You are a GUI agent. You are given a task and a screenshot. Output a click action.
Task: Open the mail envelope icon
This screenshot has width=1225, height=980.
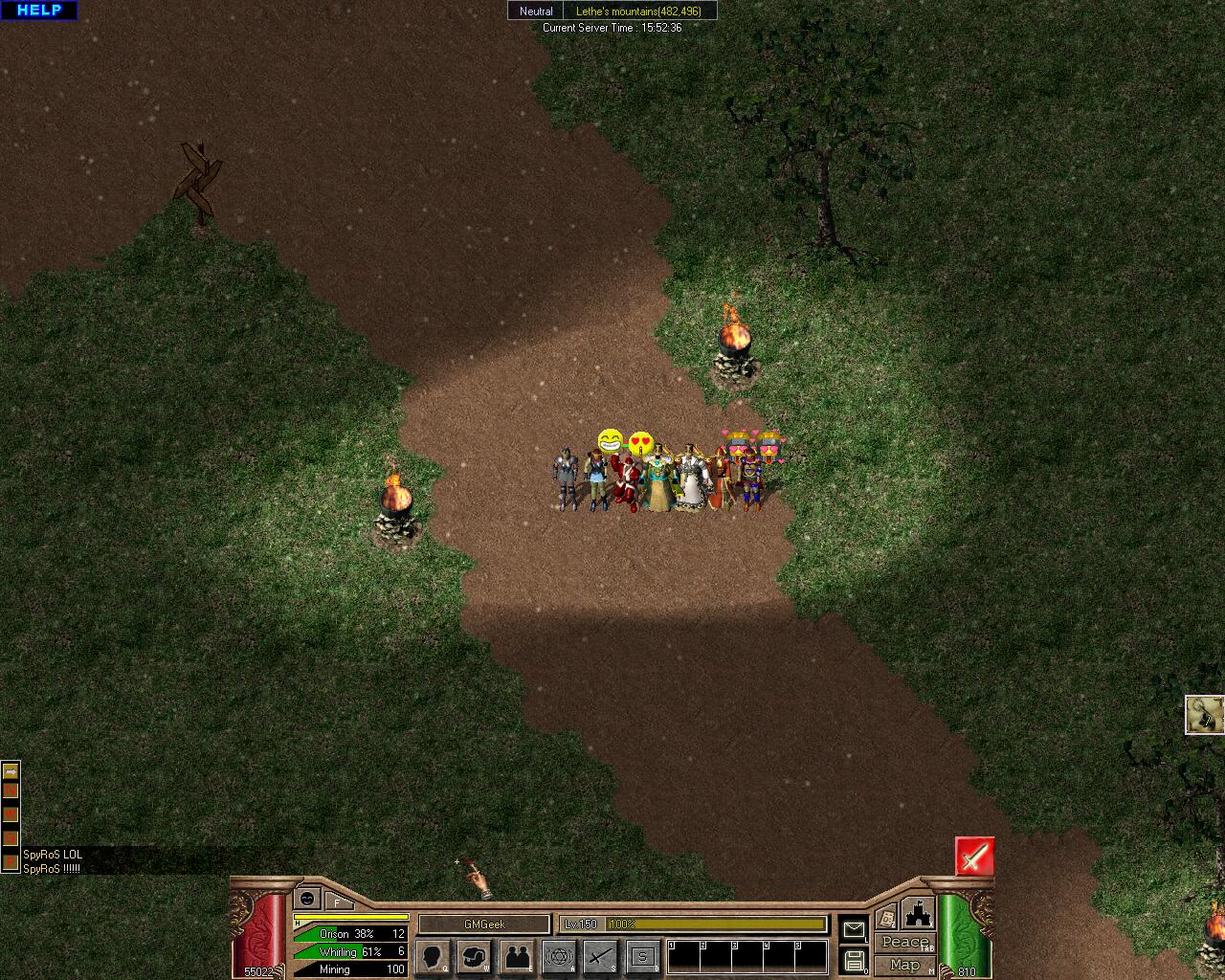pyautogui.click(x=854, y=929)
